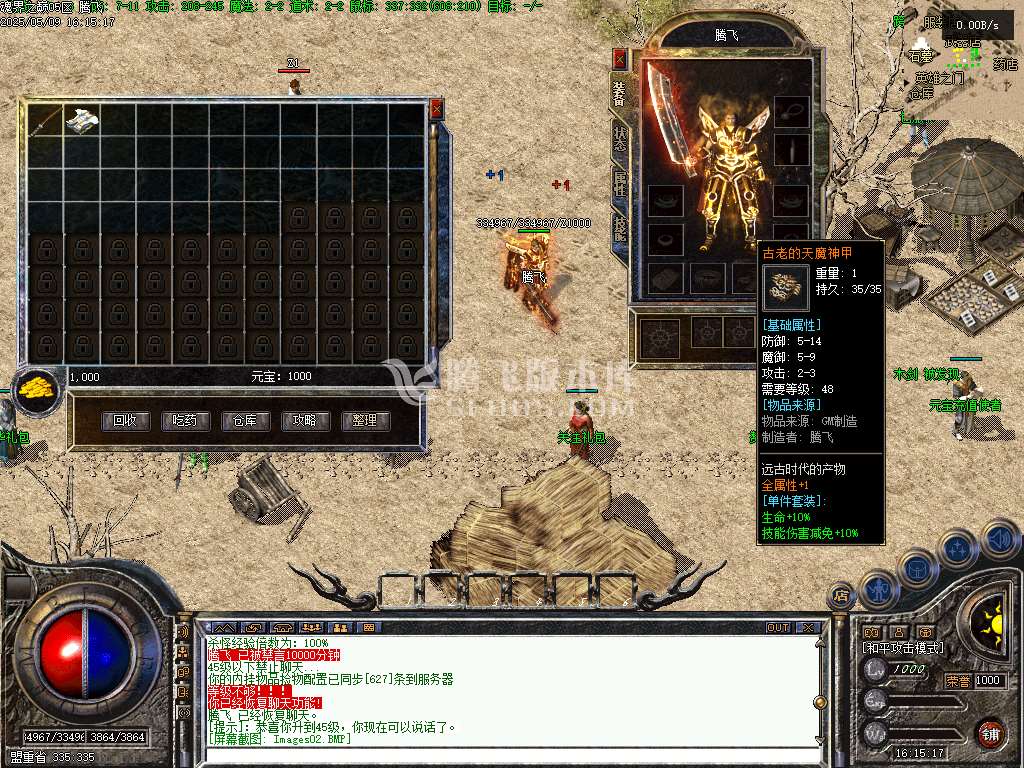Toggle the 和平攻击模式 attack mode label
Viewport: 1024px width, 768px height.
pos(903,648)
